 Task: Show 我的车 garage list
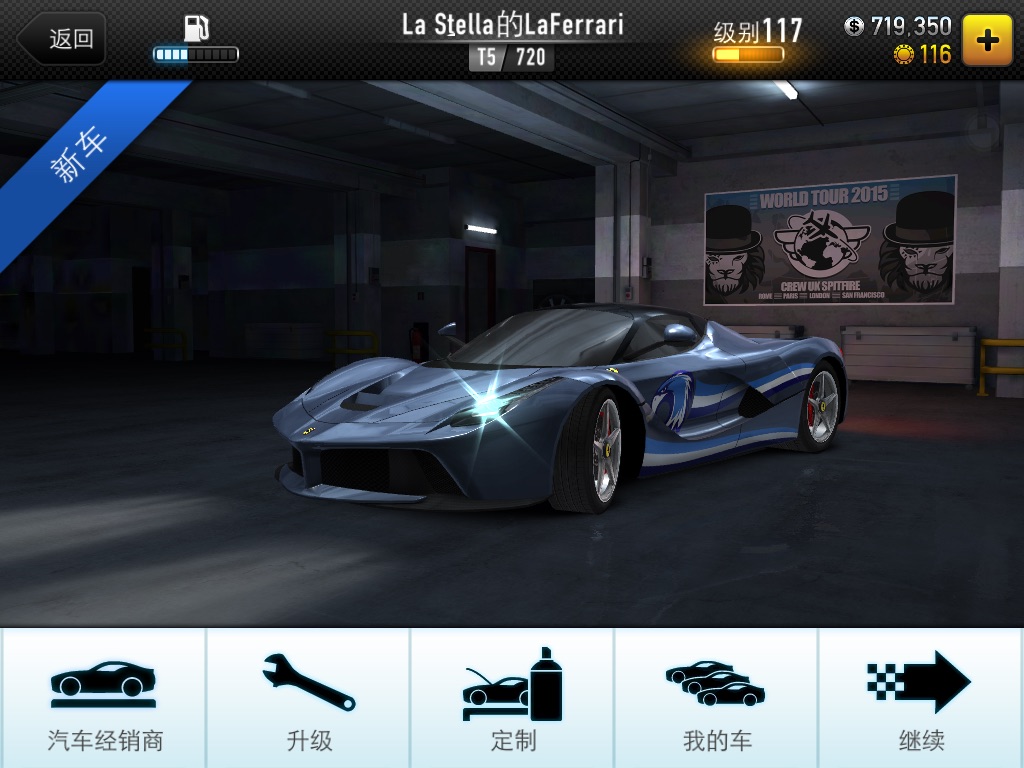click(x=716, y=698)
